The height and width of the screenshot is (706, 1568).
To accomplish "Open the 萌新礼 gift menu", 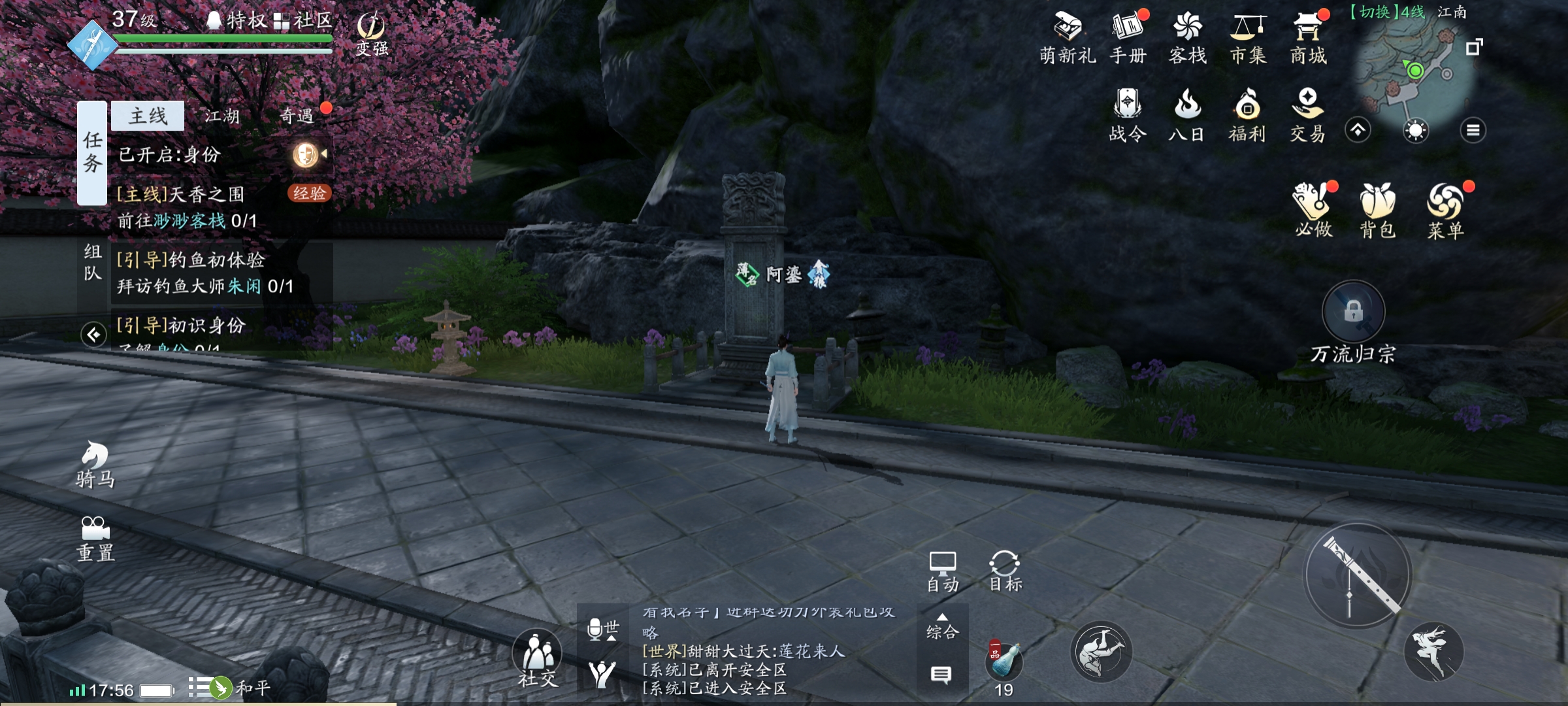I will tap(1068, 38).
